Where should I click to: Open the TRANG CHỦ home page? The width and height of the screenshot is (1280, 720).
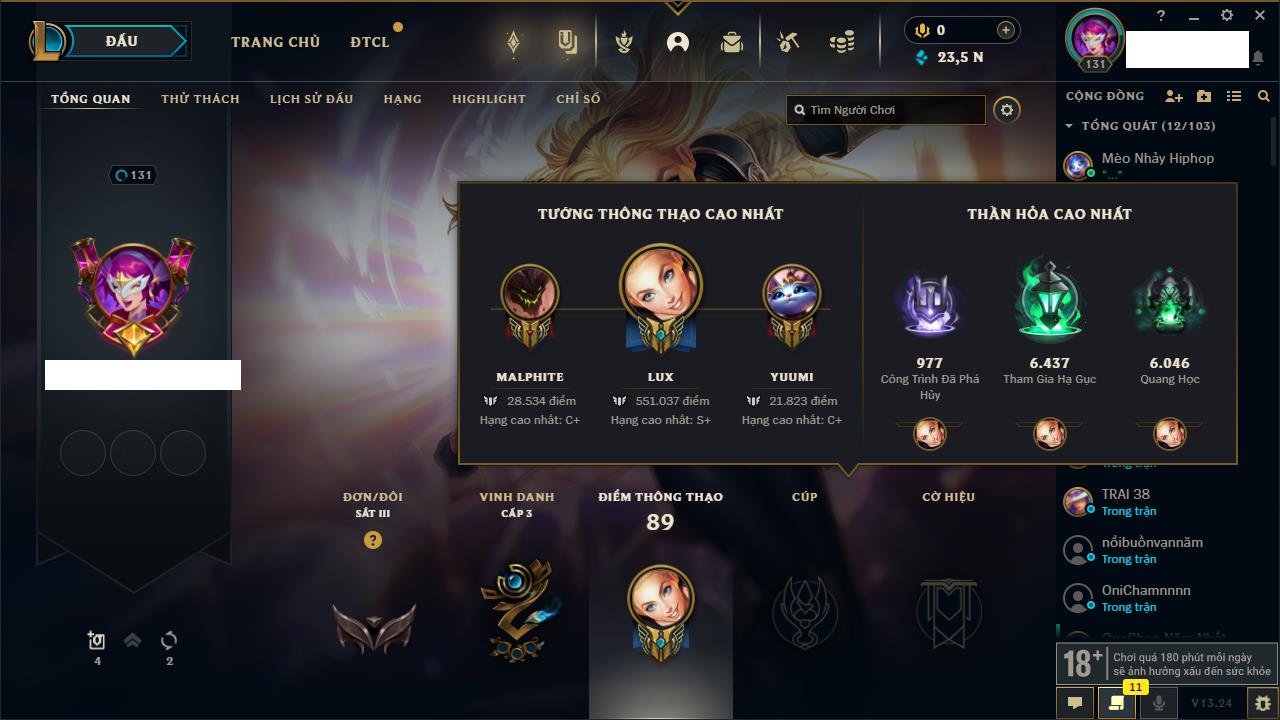point(275,42)
